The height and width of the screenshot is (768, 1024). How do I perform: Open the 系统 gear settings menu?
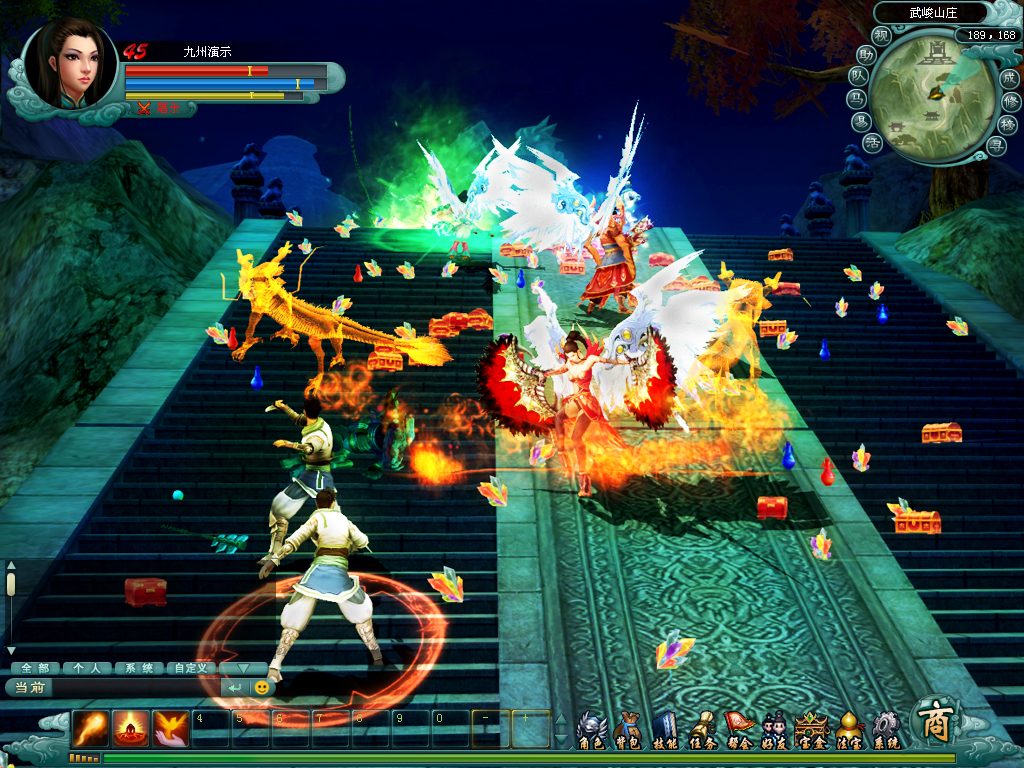[x=886, y=729]
